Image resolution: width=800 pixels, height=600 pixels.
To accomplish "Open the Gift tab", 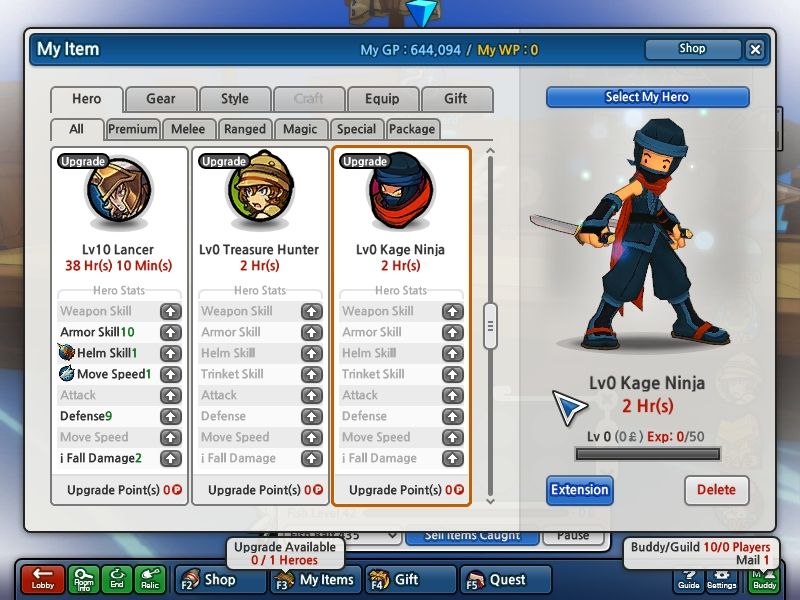I will [456, 99].
